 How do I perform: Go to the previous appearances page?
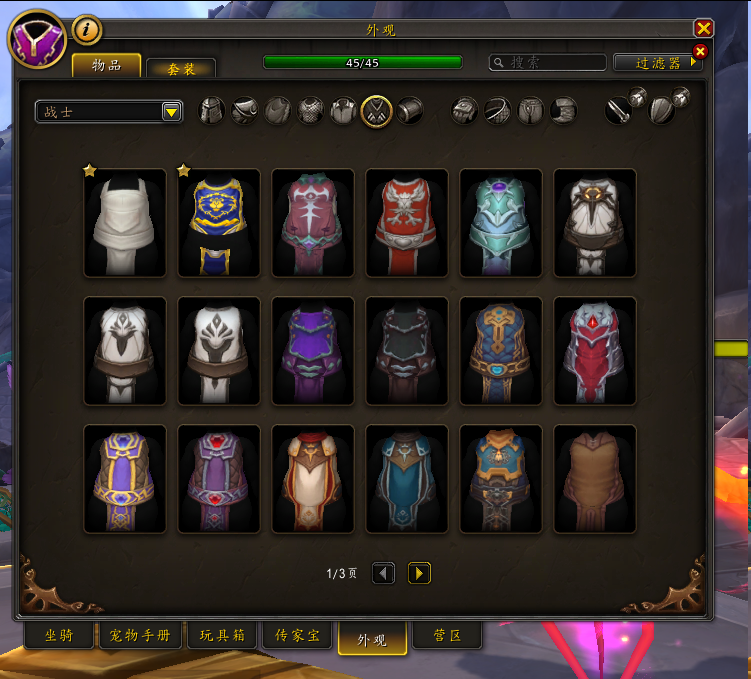pyautogui.click(x=383, y=573)
